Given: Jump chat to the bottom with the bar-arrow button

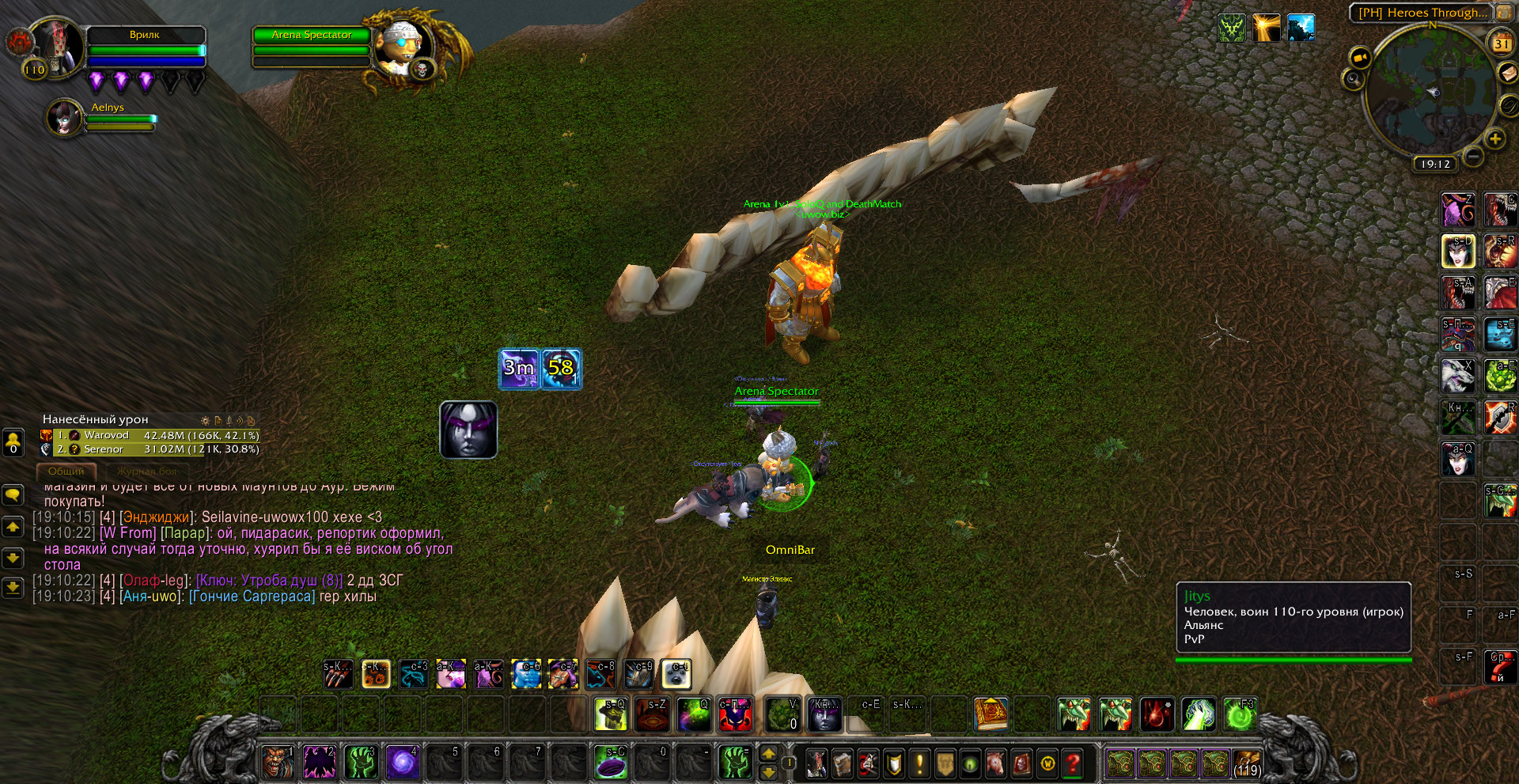Looking at the screenshot, I should coord(13,588).
